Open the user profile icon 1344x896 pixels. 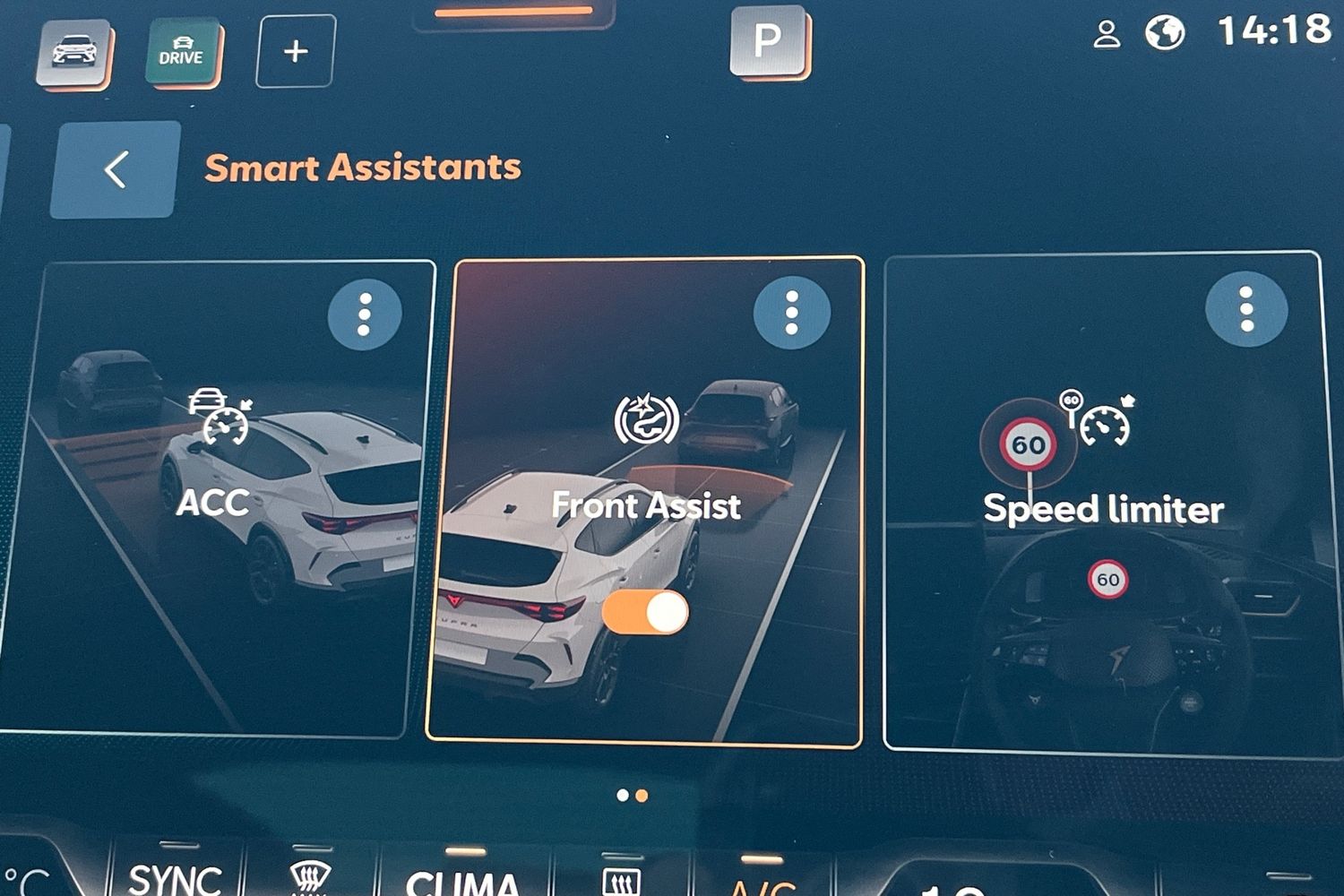pyautogui.click(x=1107, y=35)
